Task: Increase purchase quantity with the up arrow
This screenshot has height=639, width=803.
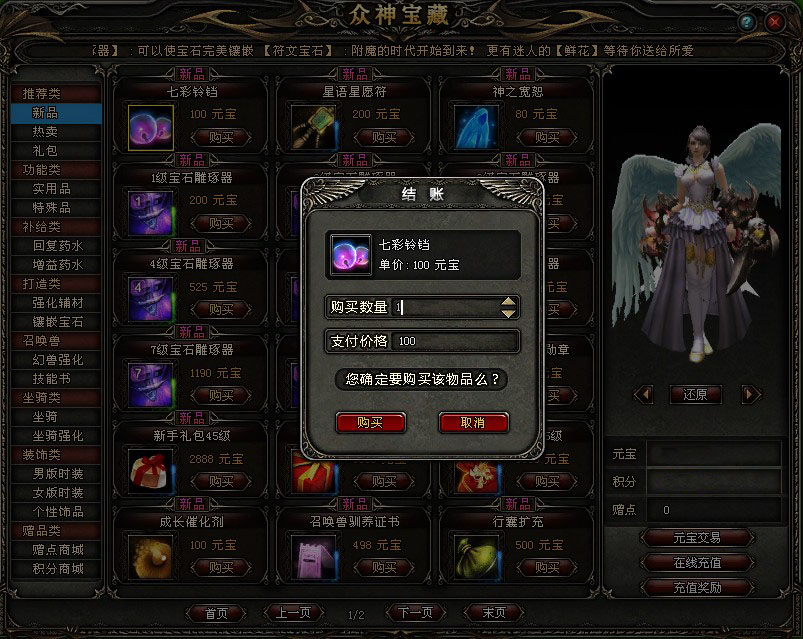Action: (x=510, y=302)
